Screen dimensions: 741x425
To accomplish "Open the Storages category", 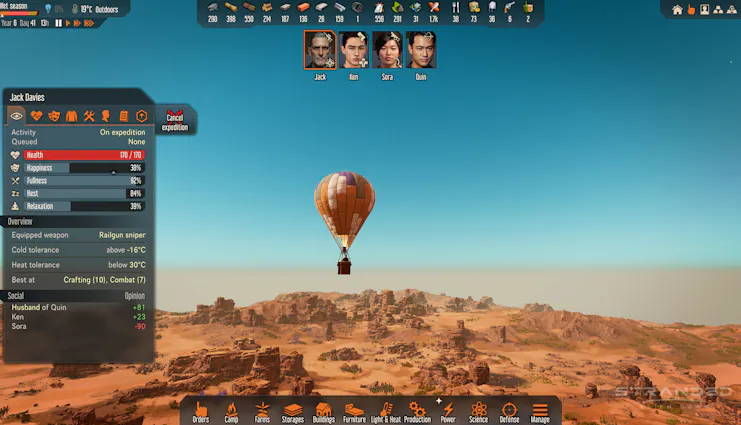I will click(293, 411).
